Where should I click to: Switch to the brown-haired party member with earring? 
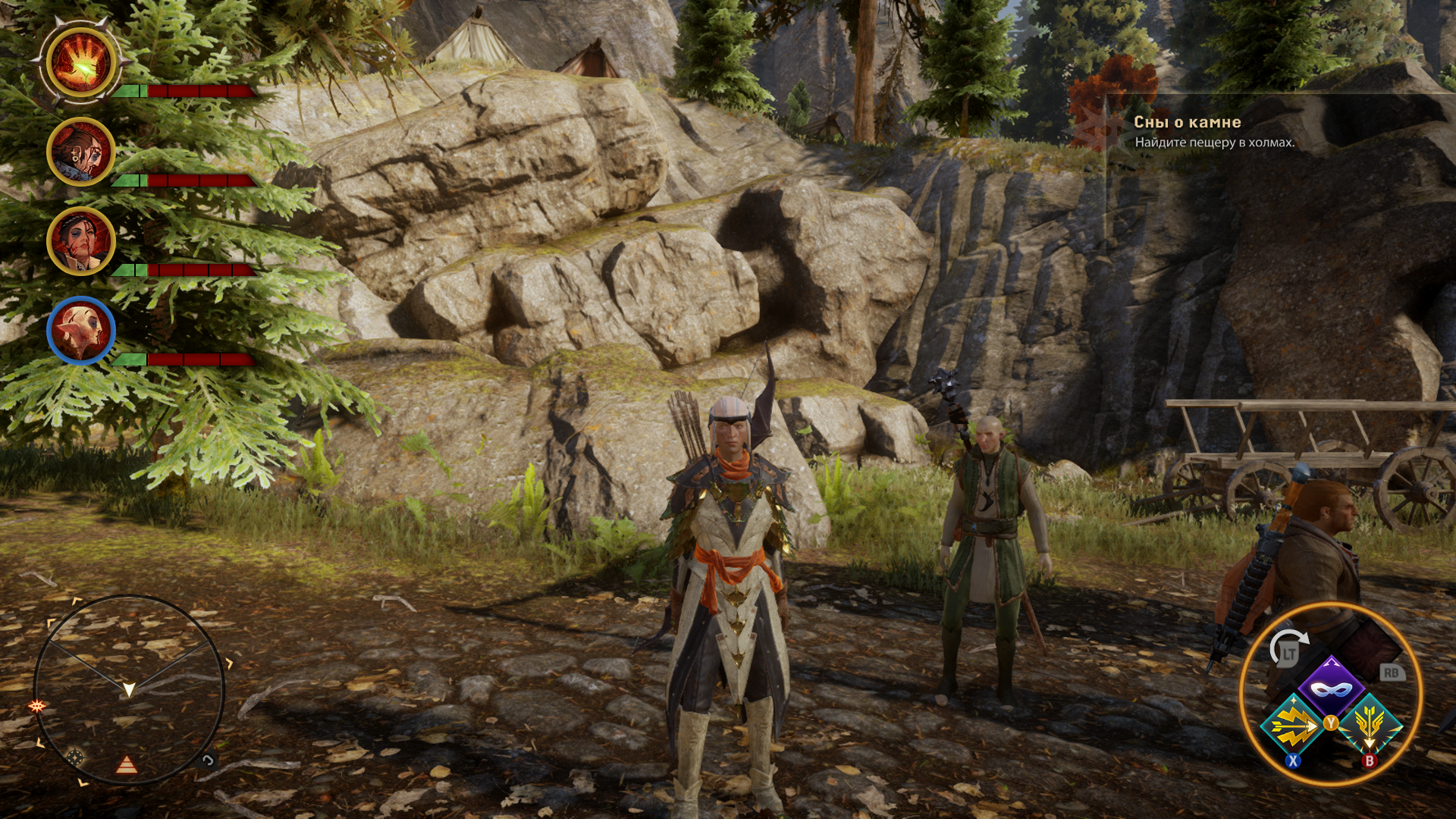pos(81,152)
